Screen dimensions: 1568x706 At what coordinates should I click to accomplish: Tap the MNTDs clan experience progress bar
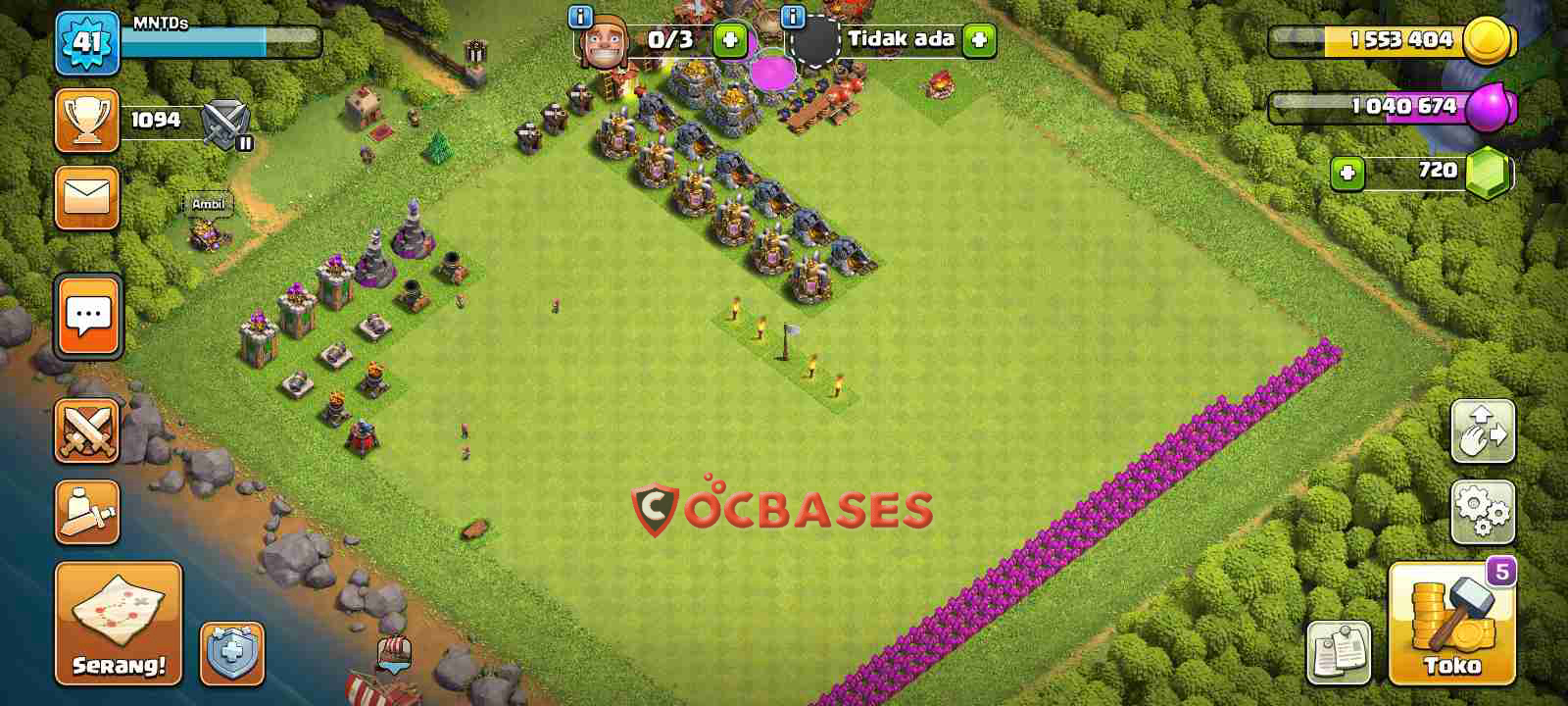pos(220,43)
